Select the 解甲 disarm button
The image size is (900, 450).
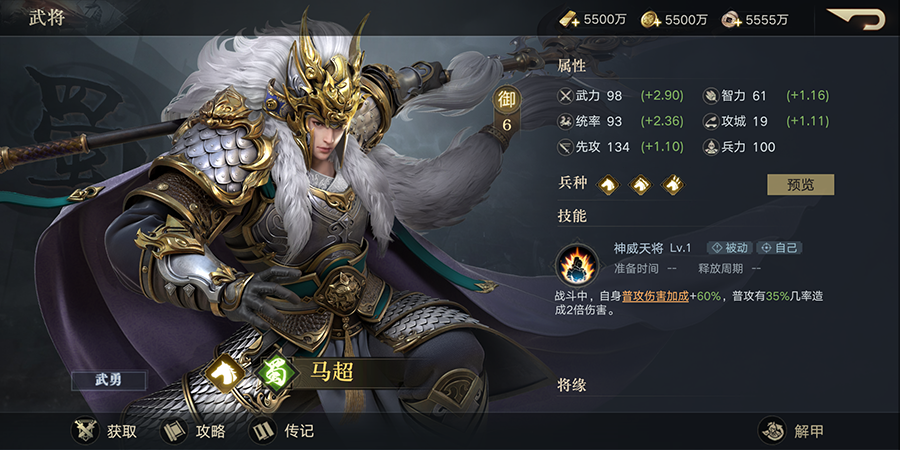click(792, 431)
